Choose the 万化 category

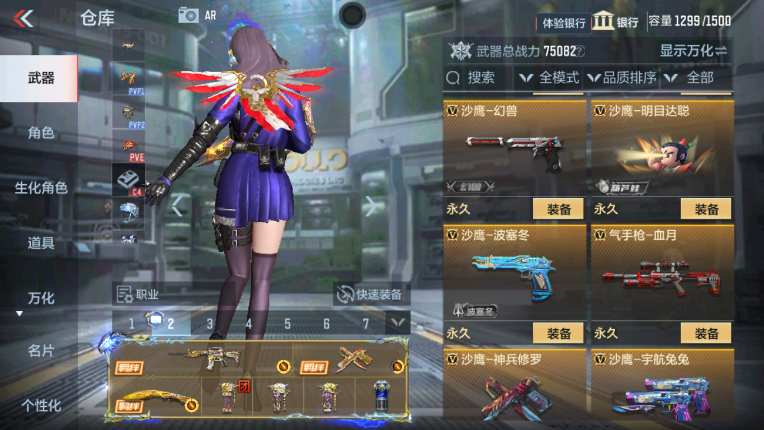tap(40, 298)
